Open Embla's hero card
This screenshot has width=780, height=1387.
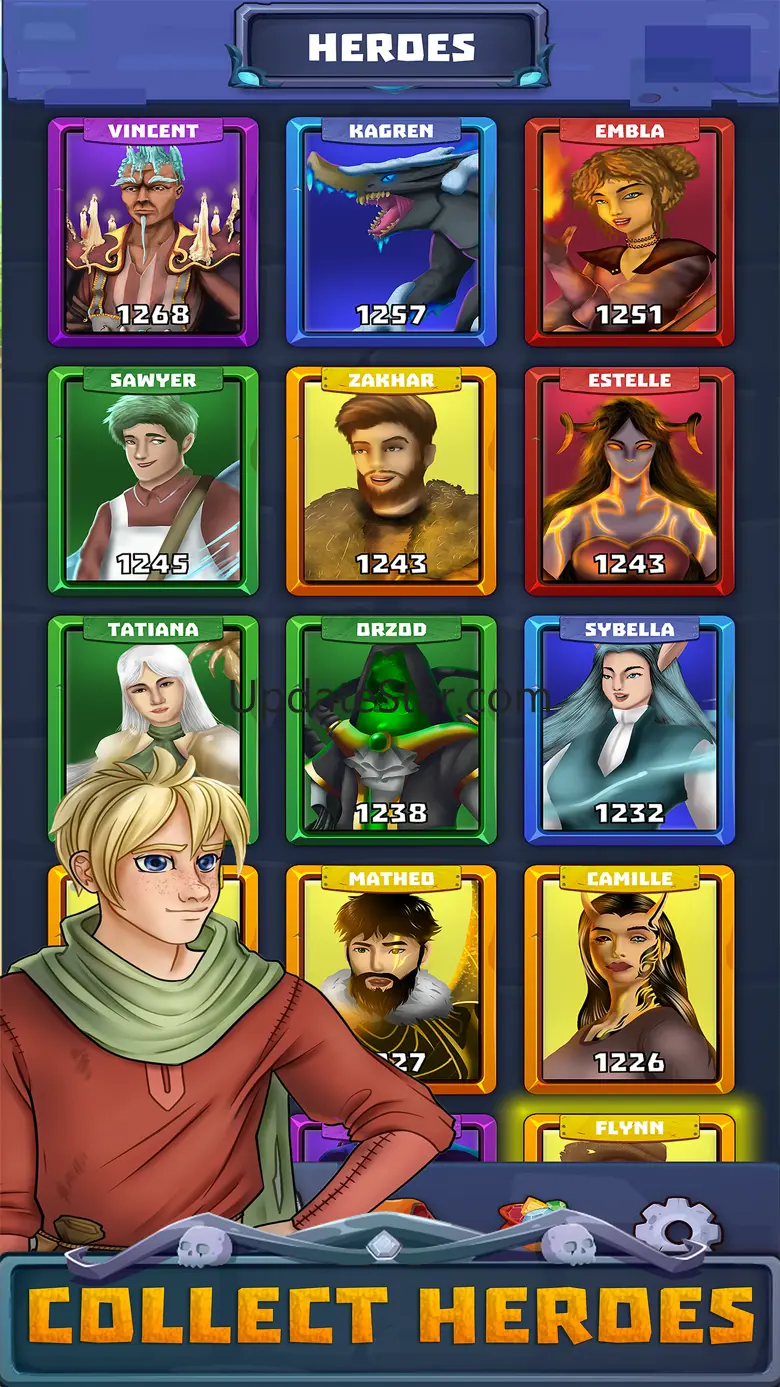629,232
